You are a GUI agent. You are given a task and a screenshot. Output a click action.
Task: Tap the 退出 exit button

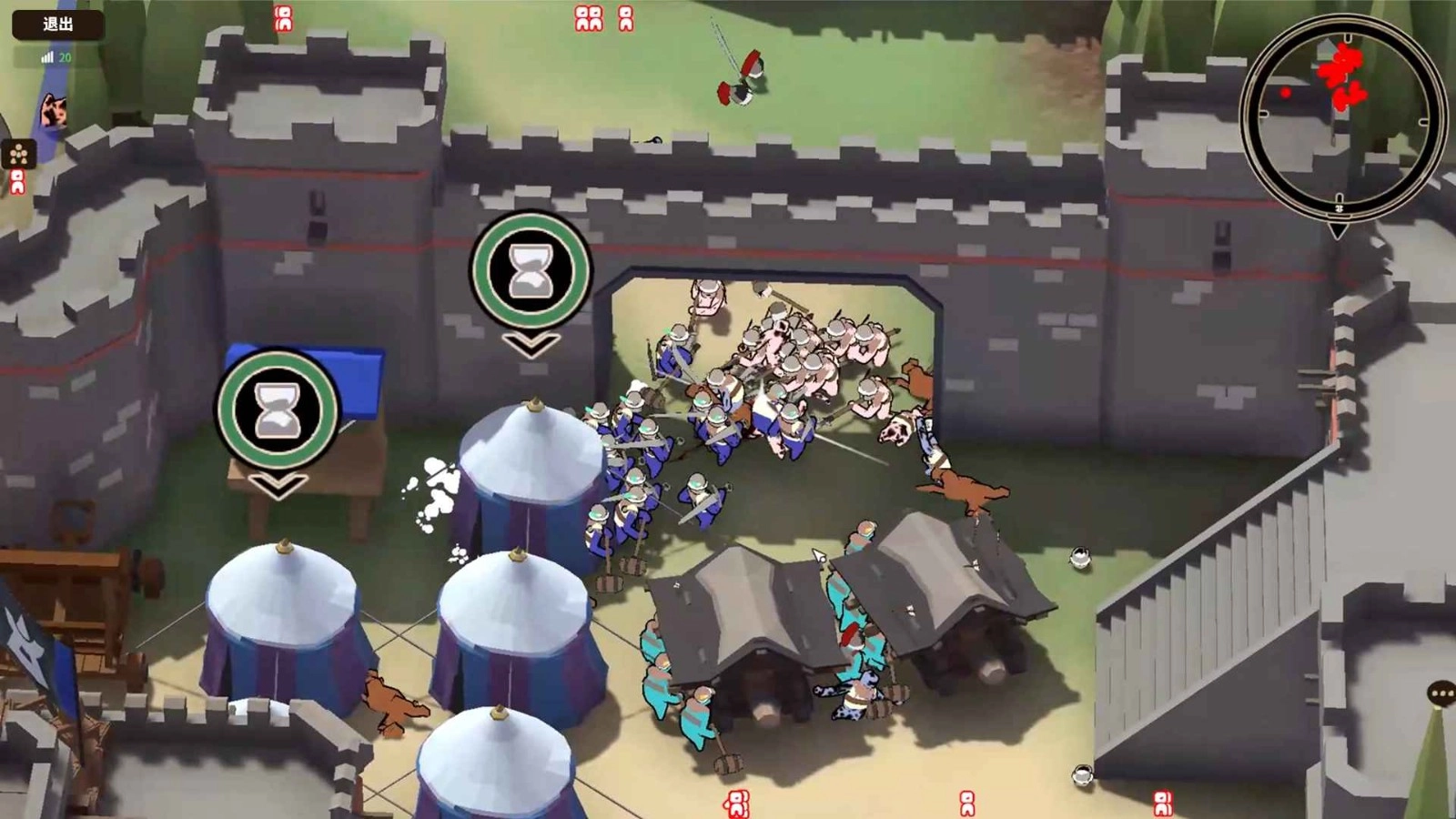click(58, 25)
